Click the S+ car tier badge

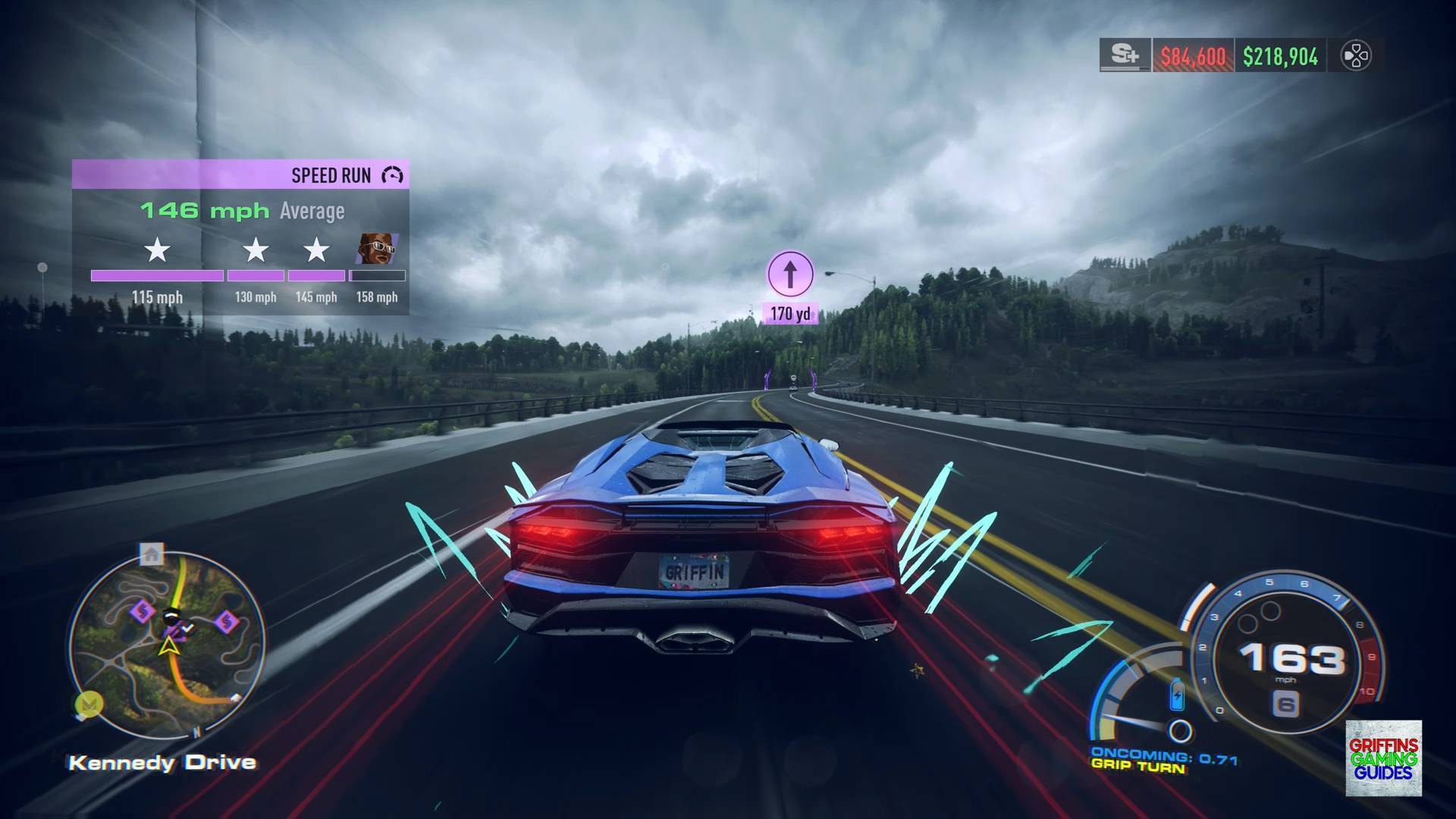click(1125, 56)
